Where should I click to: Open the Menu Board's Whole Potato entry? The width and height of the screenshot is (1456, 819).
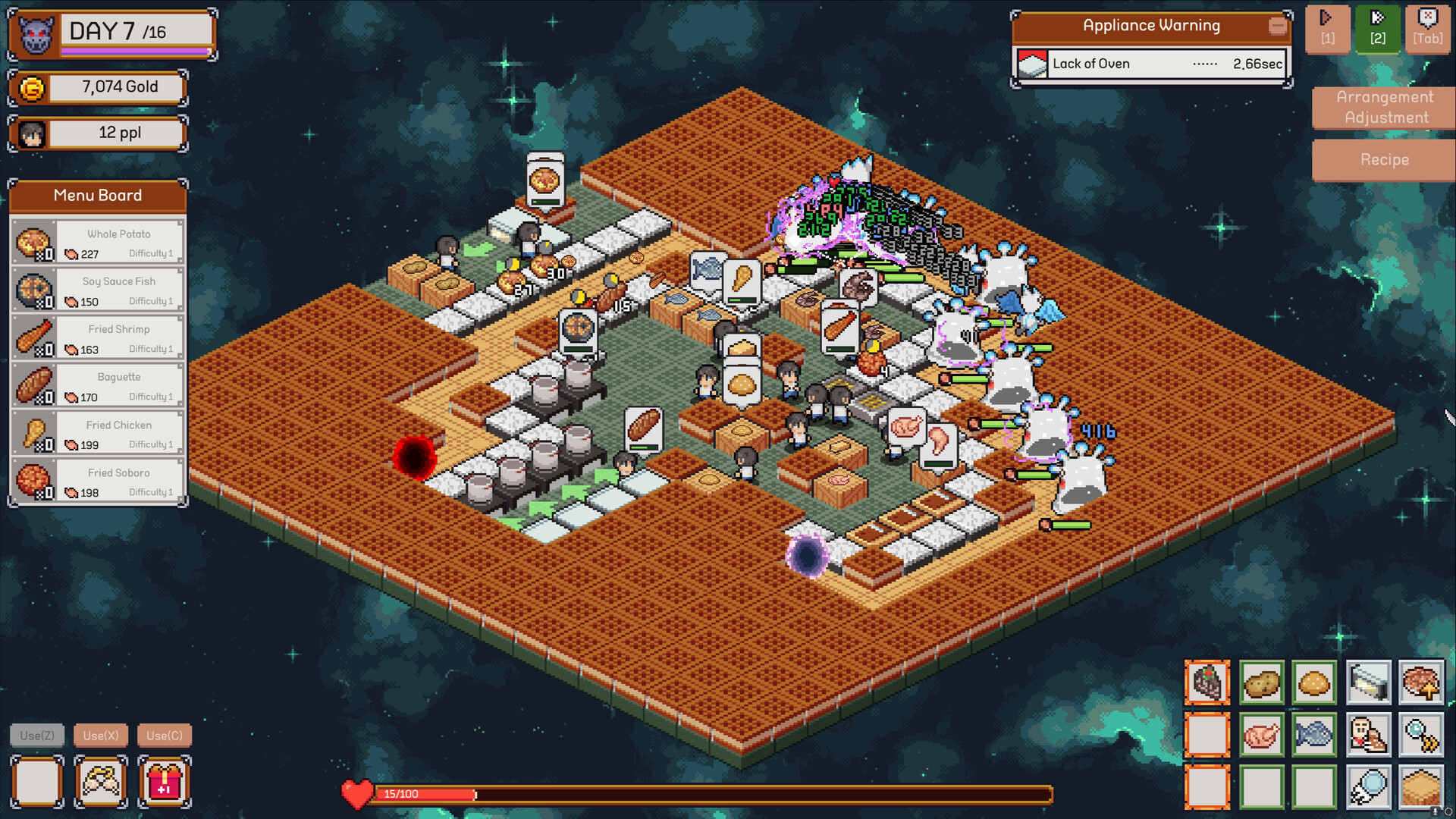coord(97,241)
